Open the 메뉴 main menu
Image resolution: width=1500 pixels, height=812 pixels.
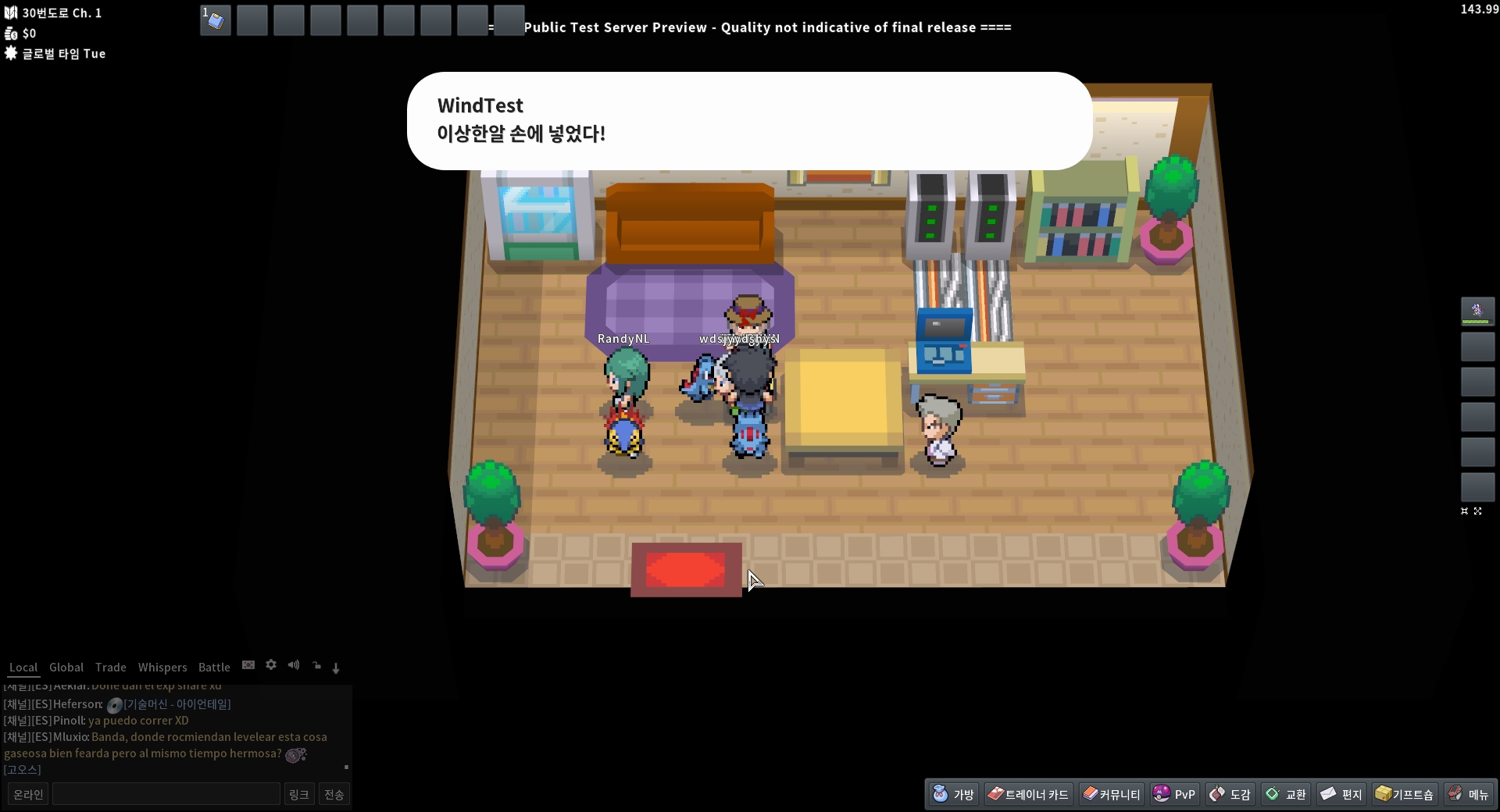tap(1469, 794)
